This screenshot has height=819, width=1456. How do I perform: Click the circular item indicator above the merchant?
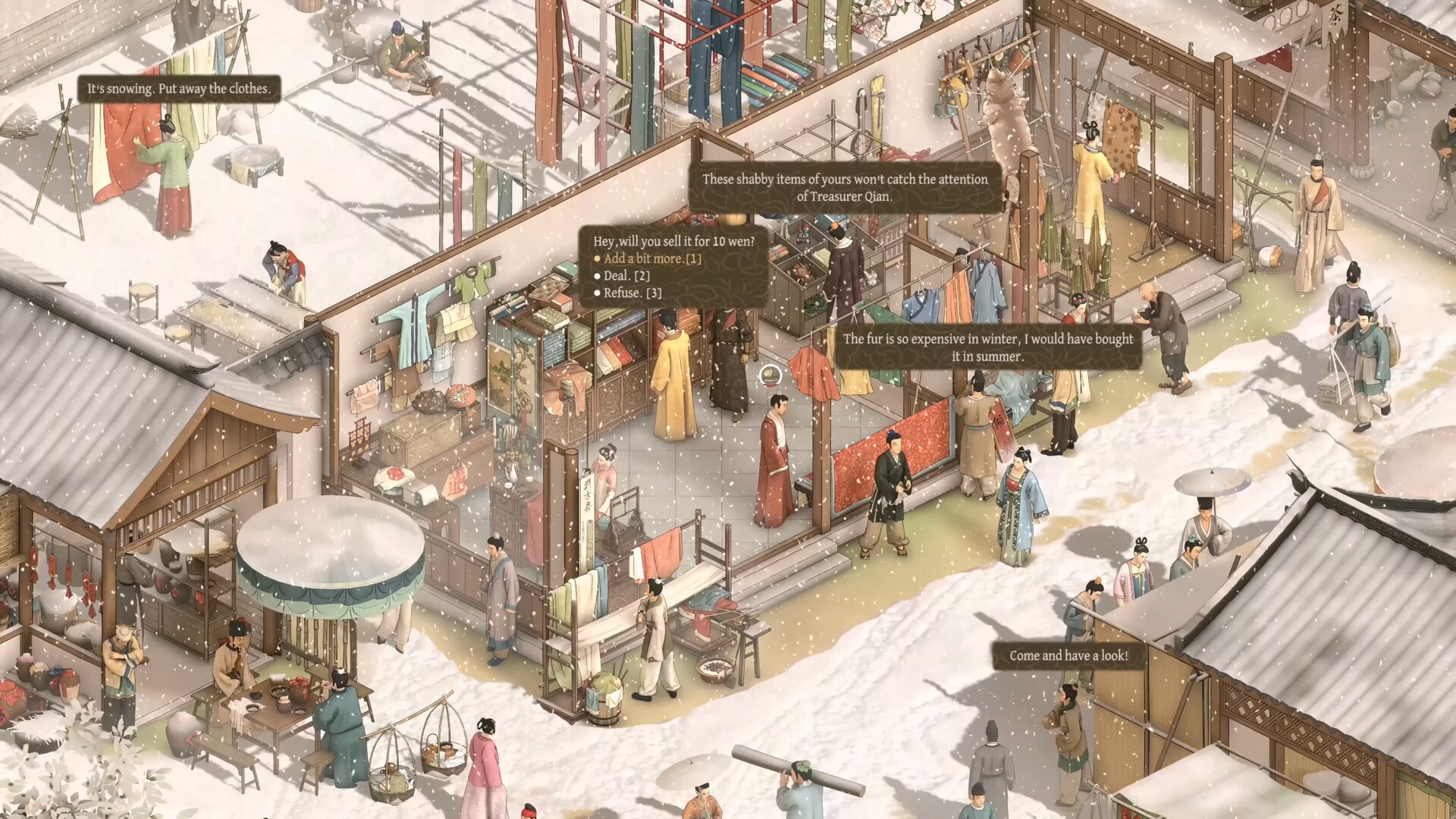pyautogui.click(x=770, y=373)
